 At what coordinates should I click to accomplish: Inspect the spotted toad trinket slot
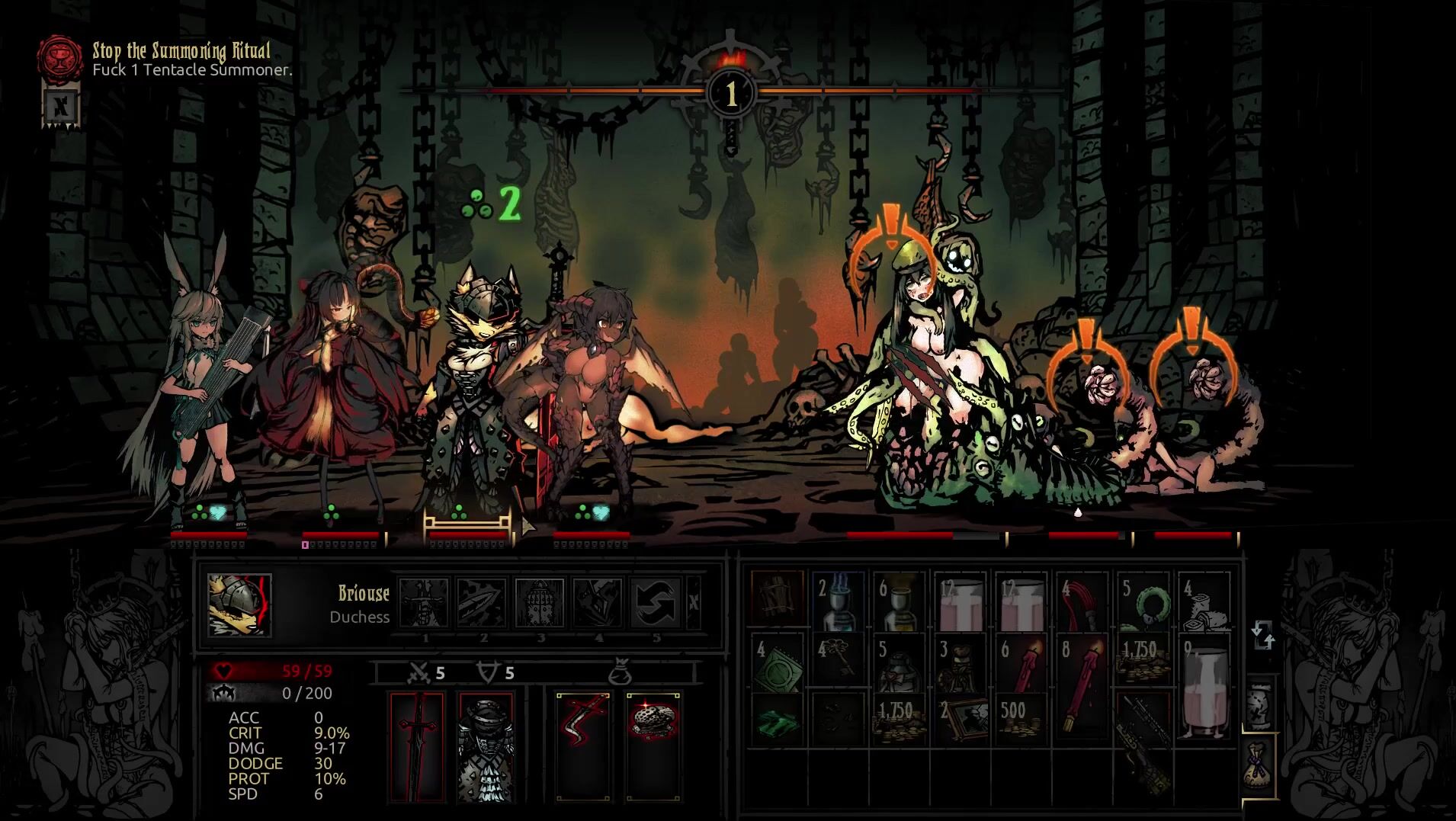point(653,746)
